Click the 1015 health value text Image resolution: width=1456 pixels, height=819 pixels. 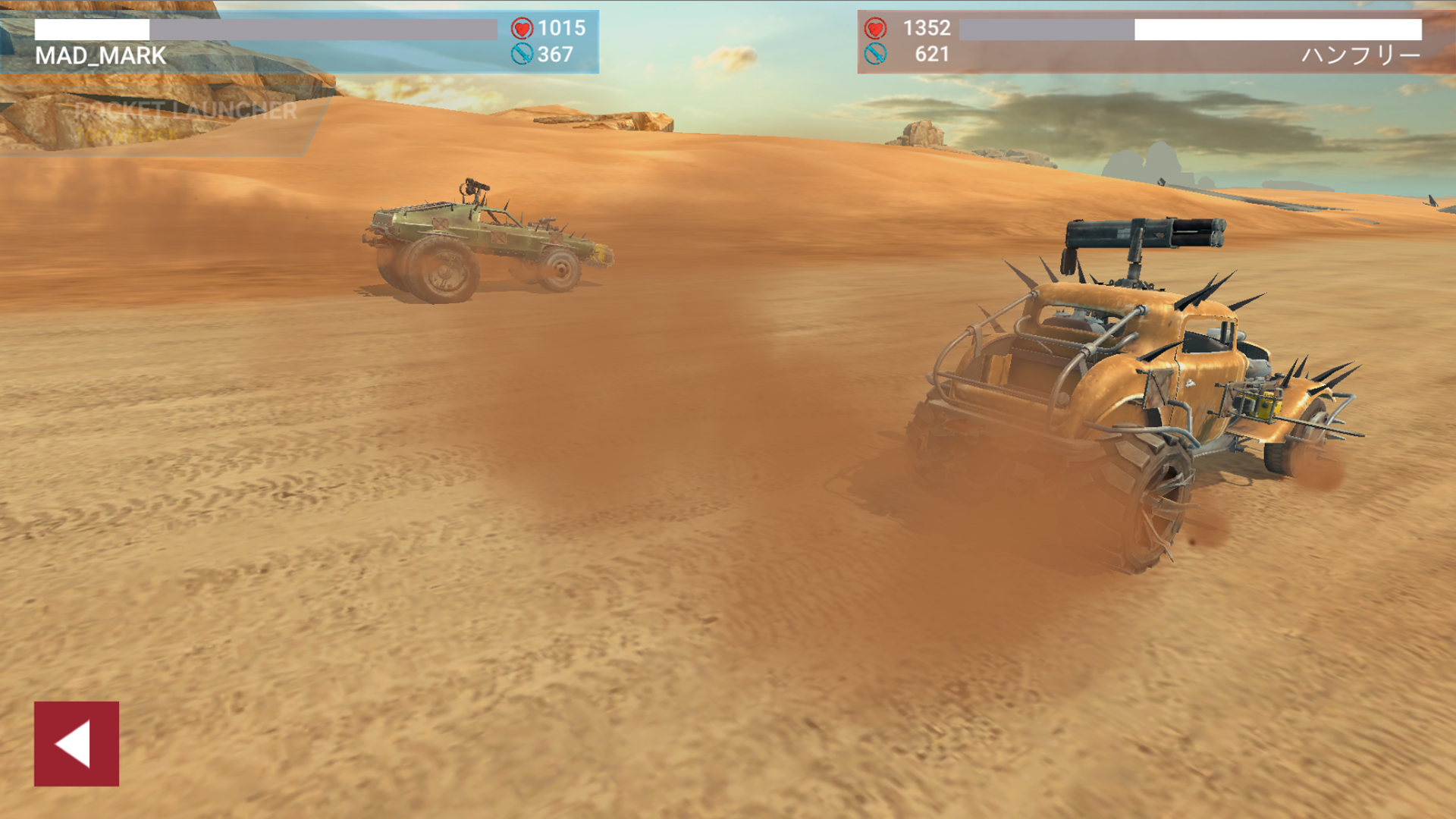point(560,29)
